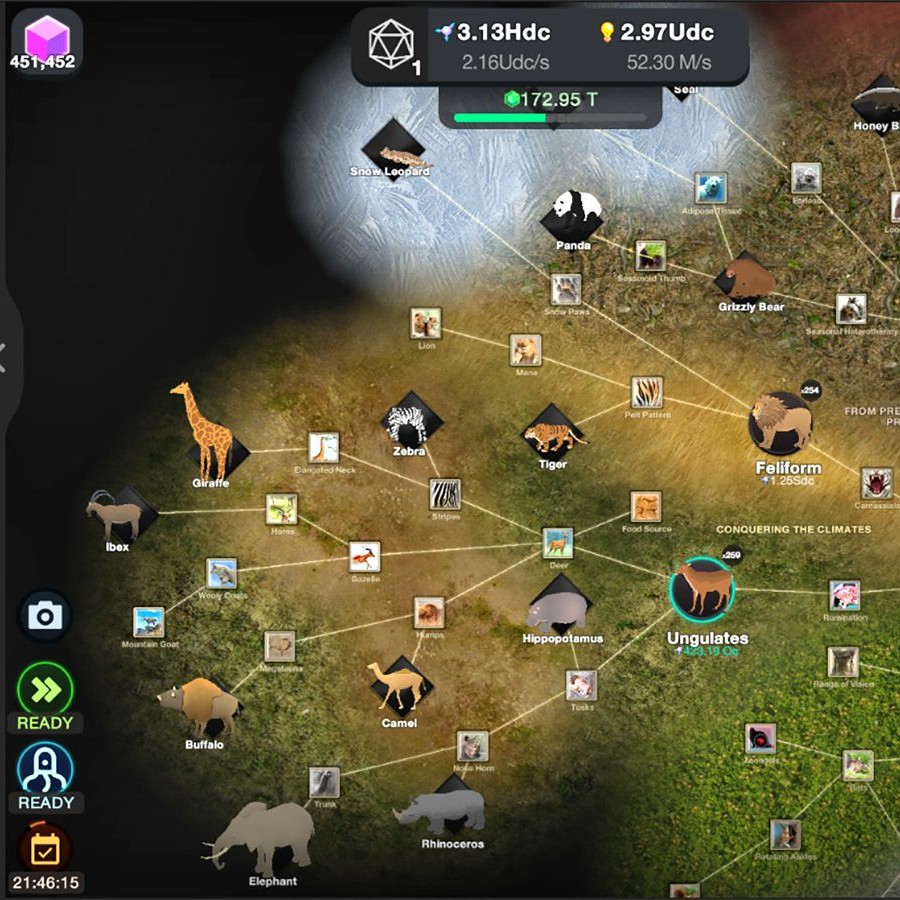This screenshot has width=900, height=900.
Task: Activate the green fast-forward boost
Action: point(45,689)
